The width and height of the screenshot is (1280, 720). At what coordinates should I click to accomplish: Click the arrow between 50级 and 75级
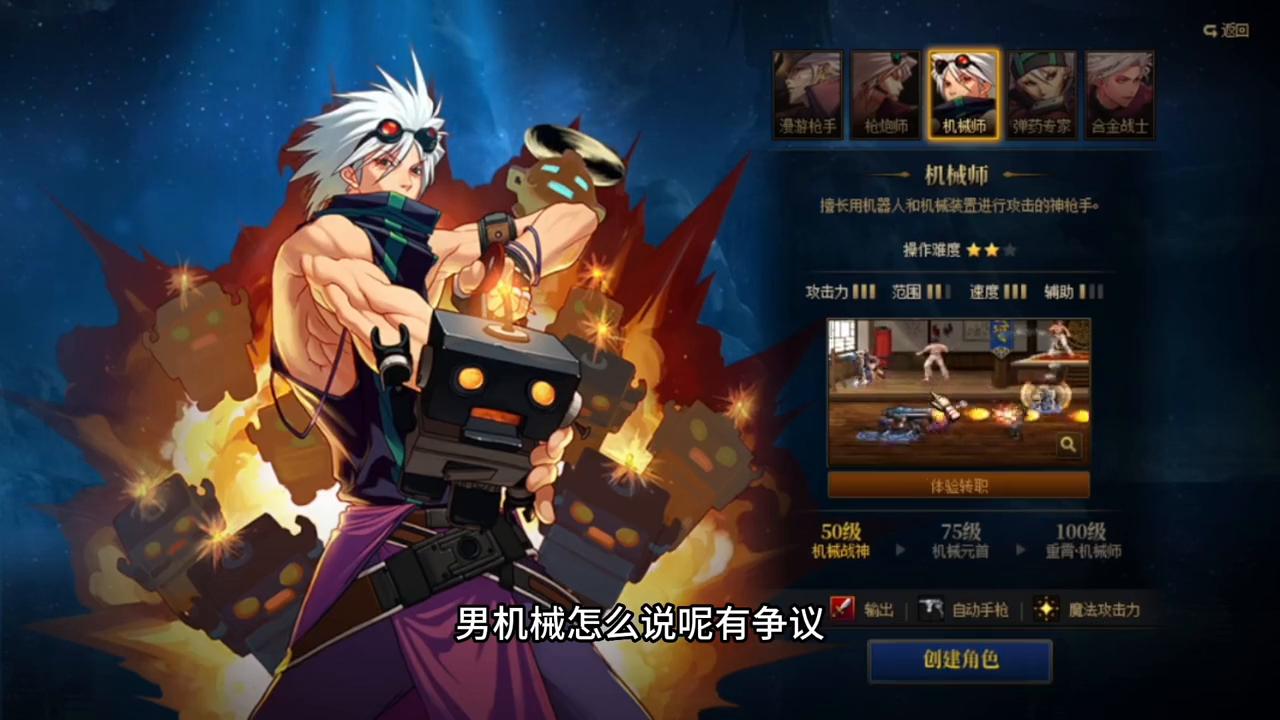tap(903, 548)
